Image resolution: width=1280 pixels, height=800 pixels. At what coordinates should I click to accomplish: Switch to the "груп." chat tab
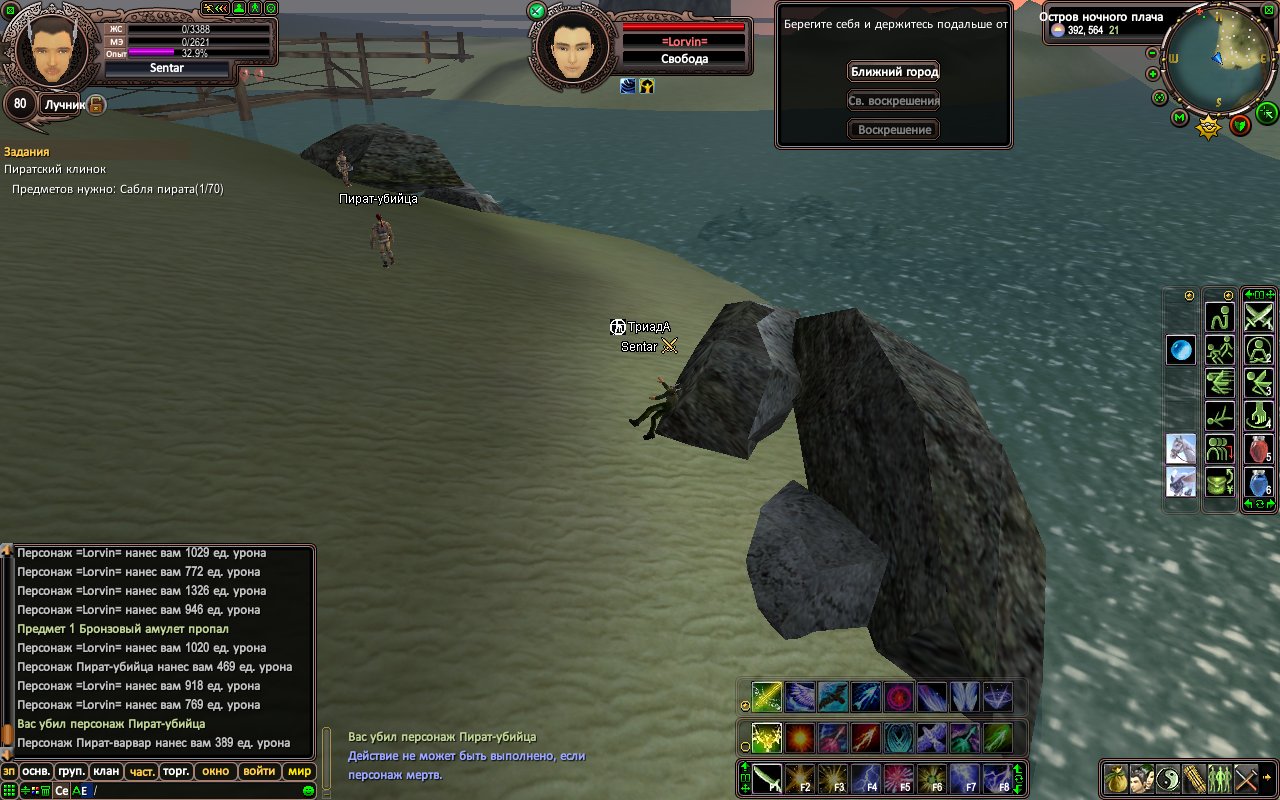point(71,771)
